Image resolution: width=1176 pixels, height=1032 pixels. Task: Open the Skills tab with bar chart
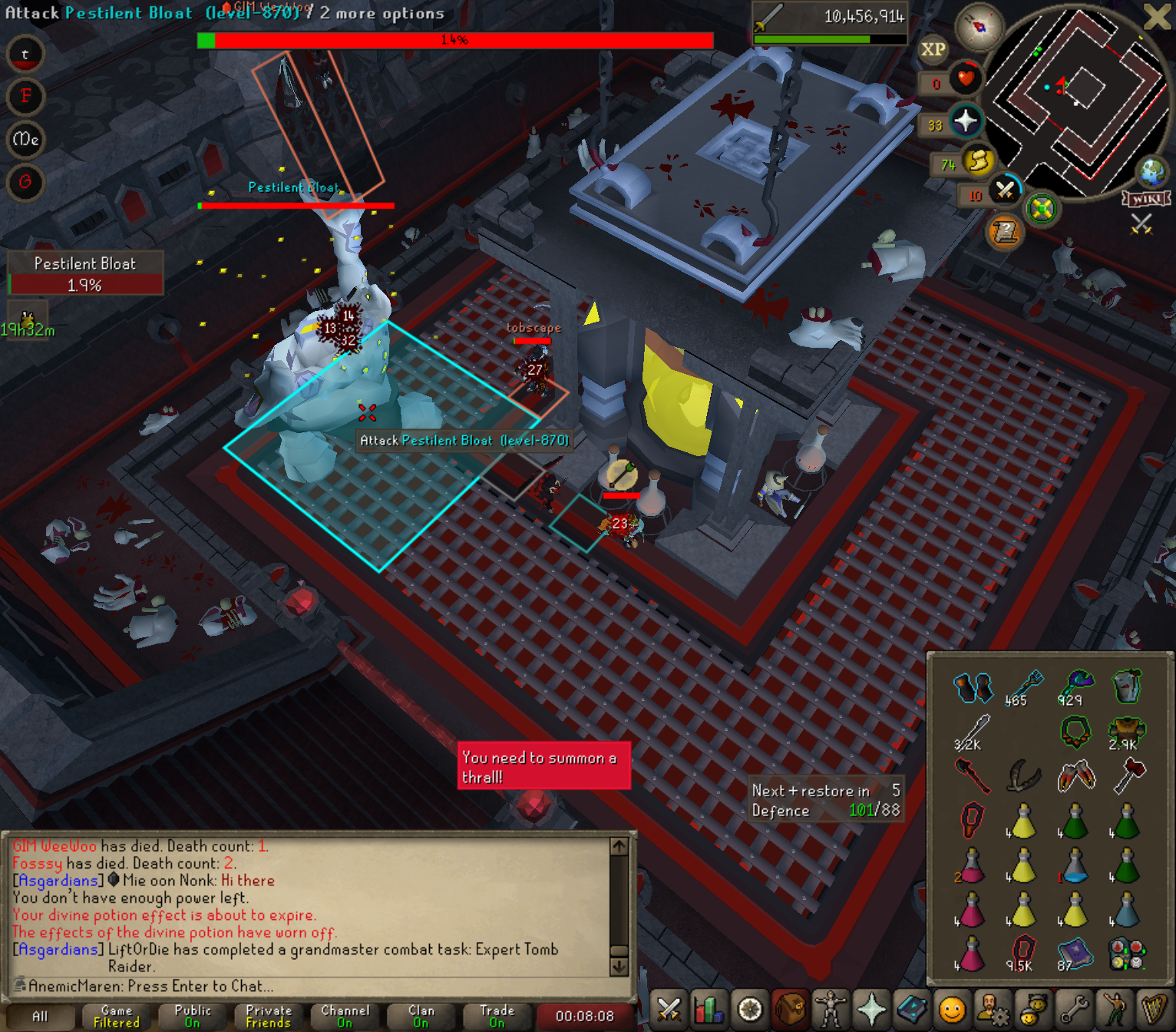[709, 1010]
